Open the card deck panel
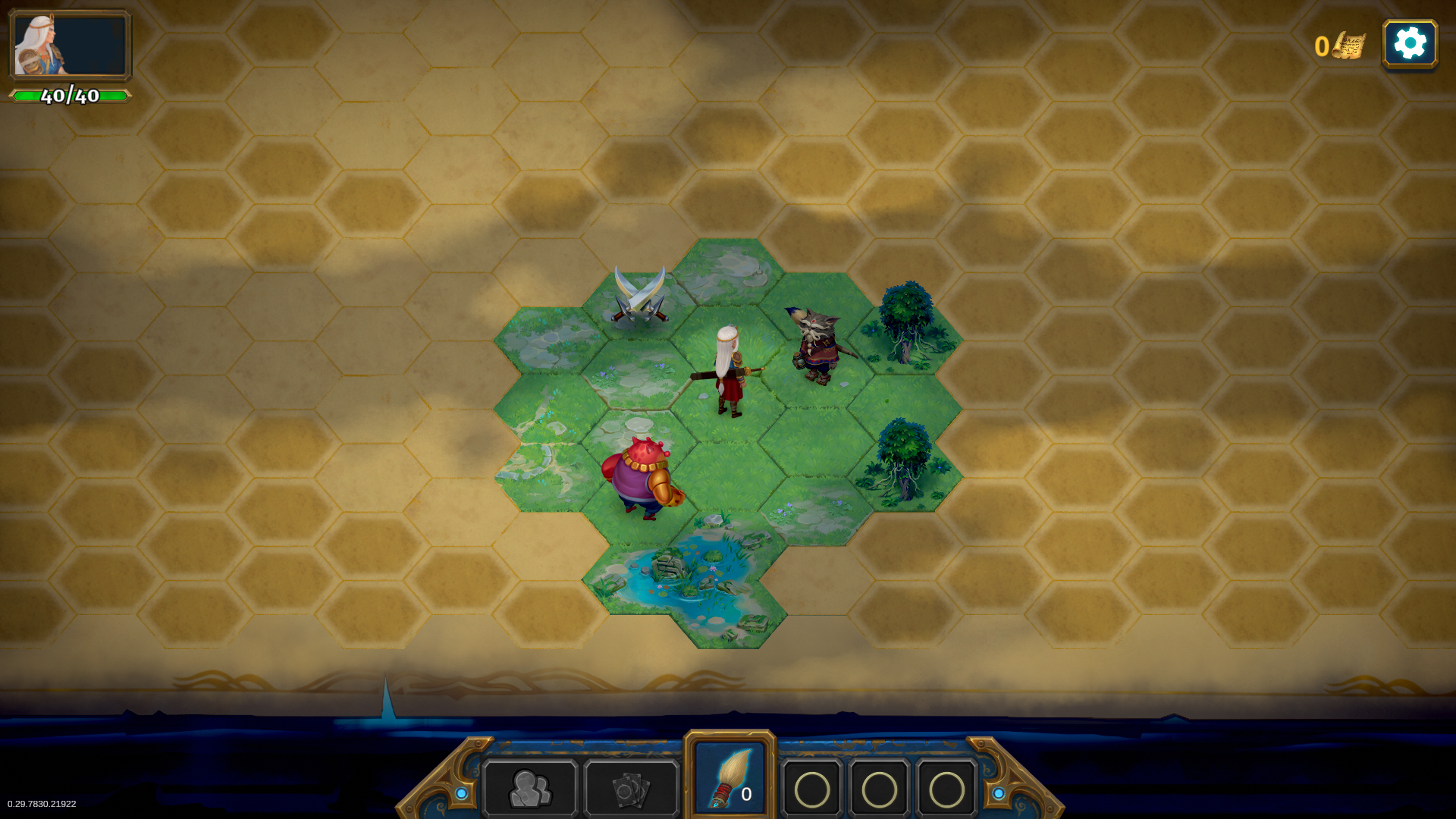The width and height of the screenshot is (1456, 819). coord(631,789)
